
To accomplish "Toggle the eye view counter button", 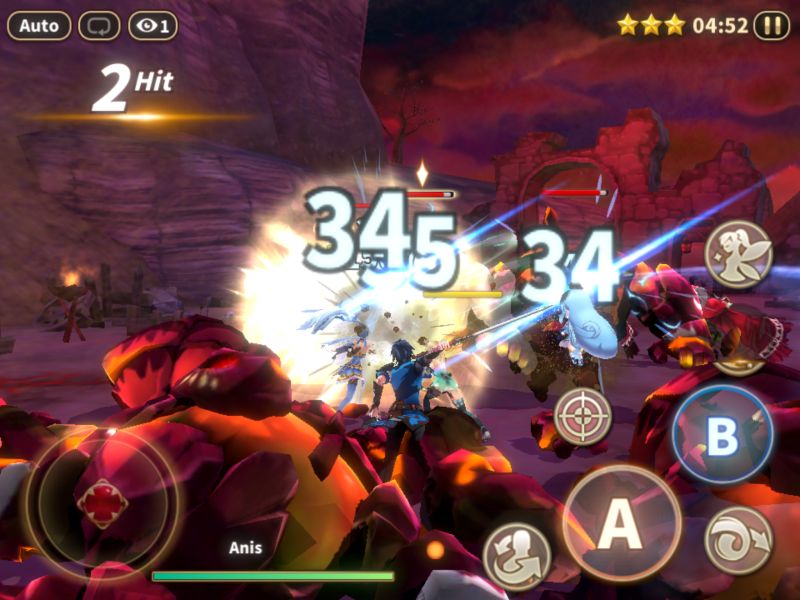I will tap(153, 26).
